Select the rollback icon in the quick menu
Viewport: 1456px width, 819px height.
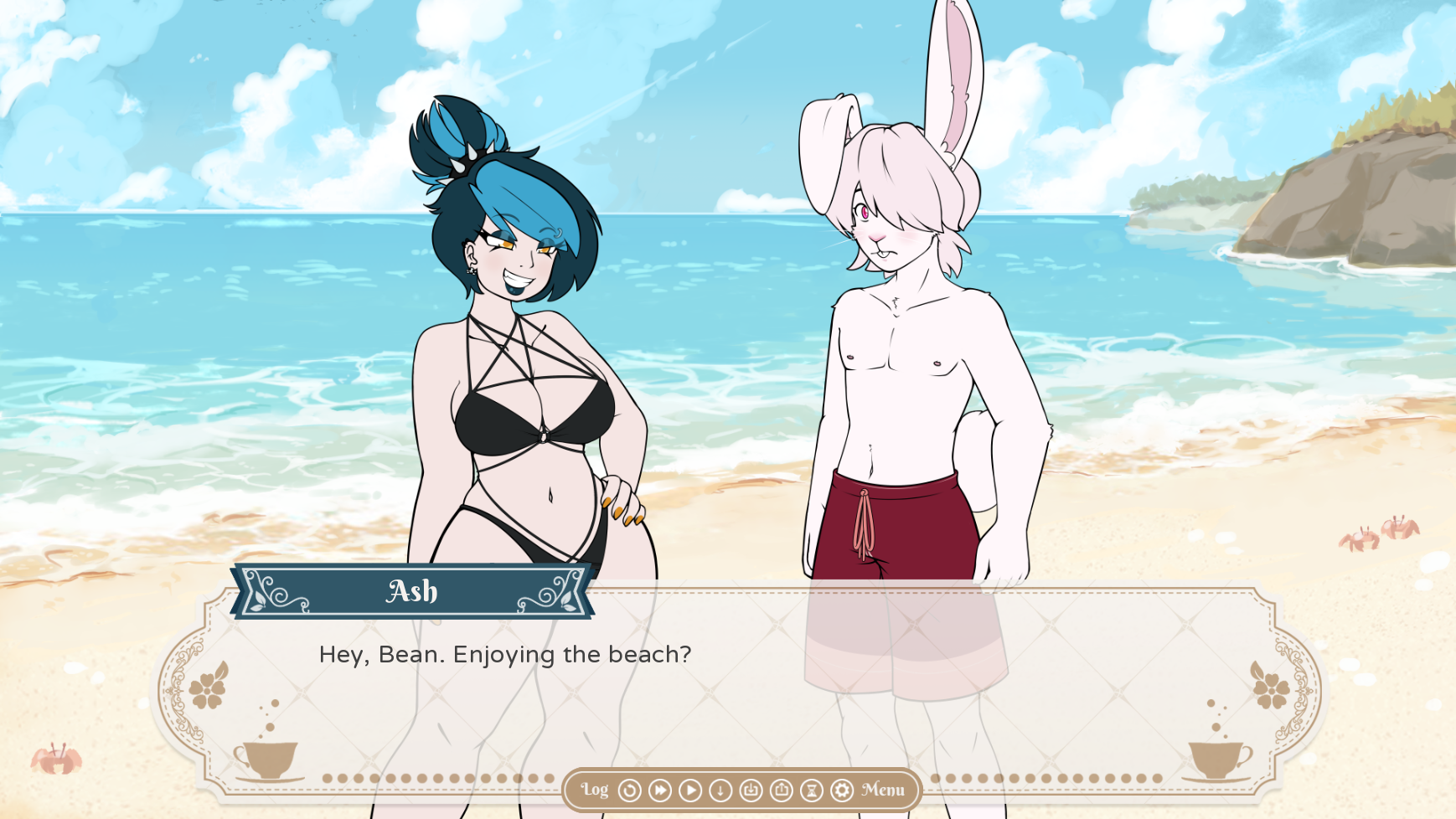coord(629,790)
